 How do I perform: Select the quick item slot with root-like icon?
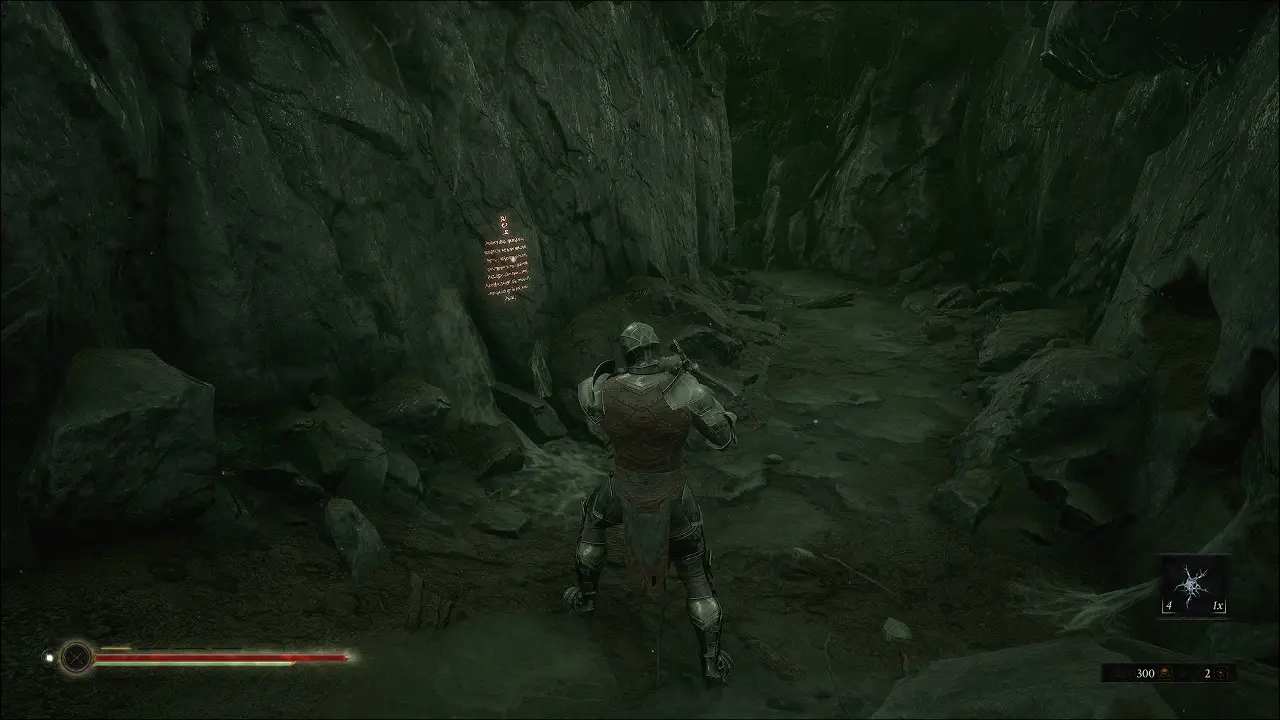pos(1195,585)
